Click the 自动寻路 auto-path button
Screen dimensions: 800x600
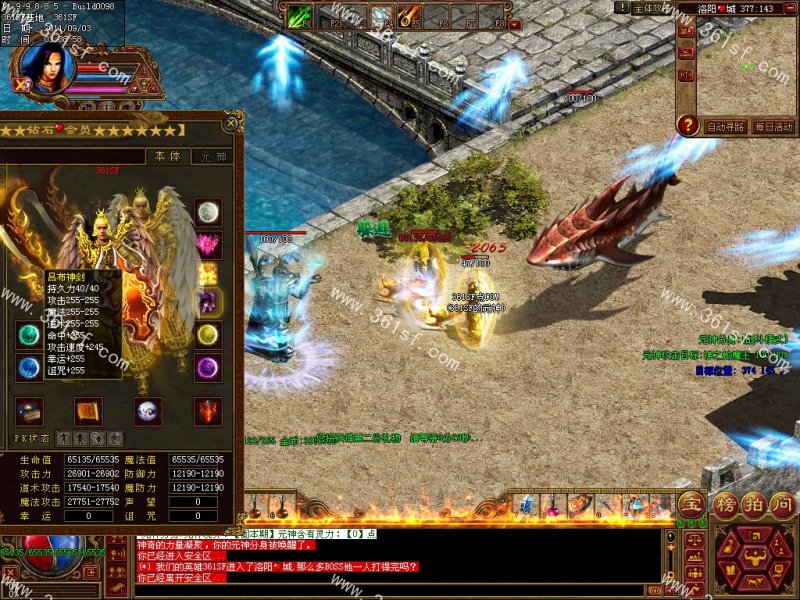pos(725,127)
